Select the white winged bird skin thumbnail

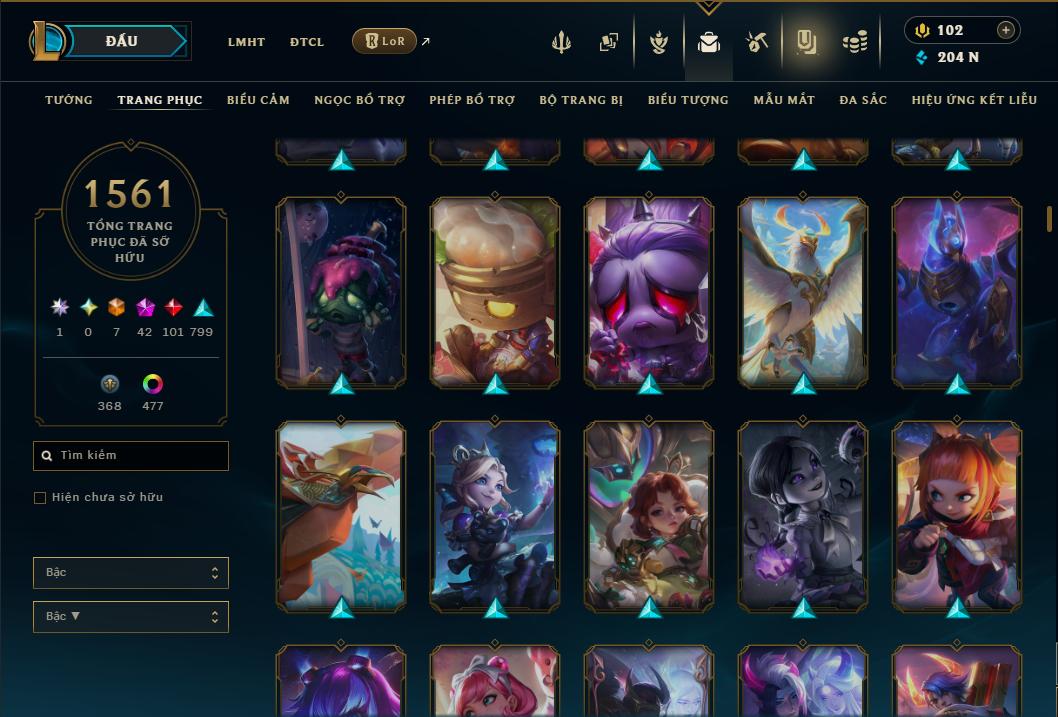pyautogui.click(x=803, y=290)
